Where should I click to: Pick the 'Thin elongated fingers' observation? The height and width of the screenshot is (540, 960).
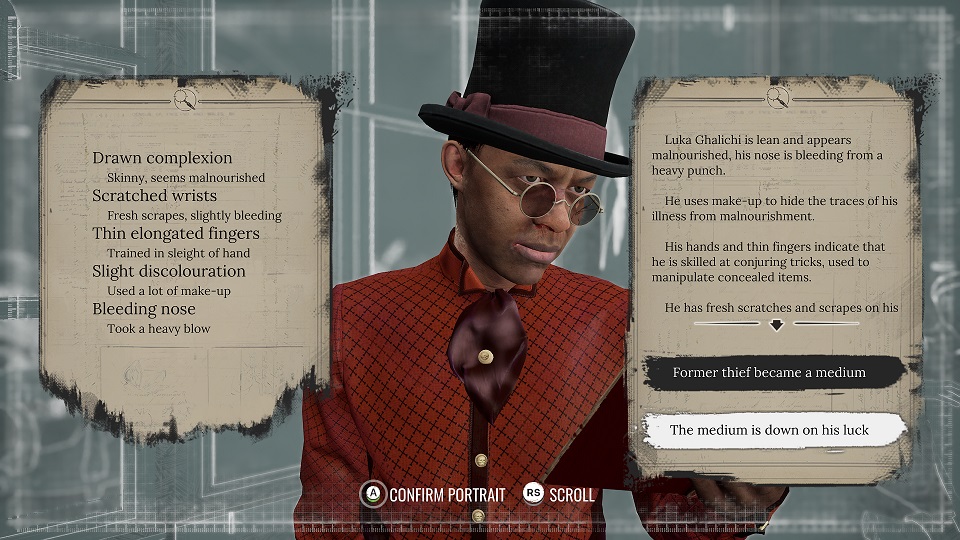pyautogui.click(x=175, y=233)
